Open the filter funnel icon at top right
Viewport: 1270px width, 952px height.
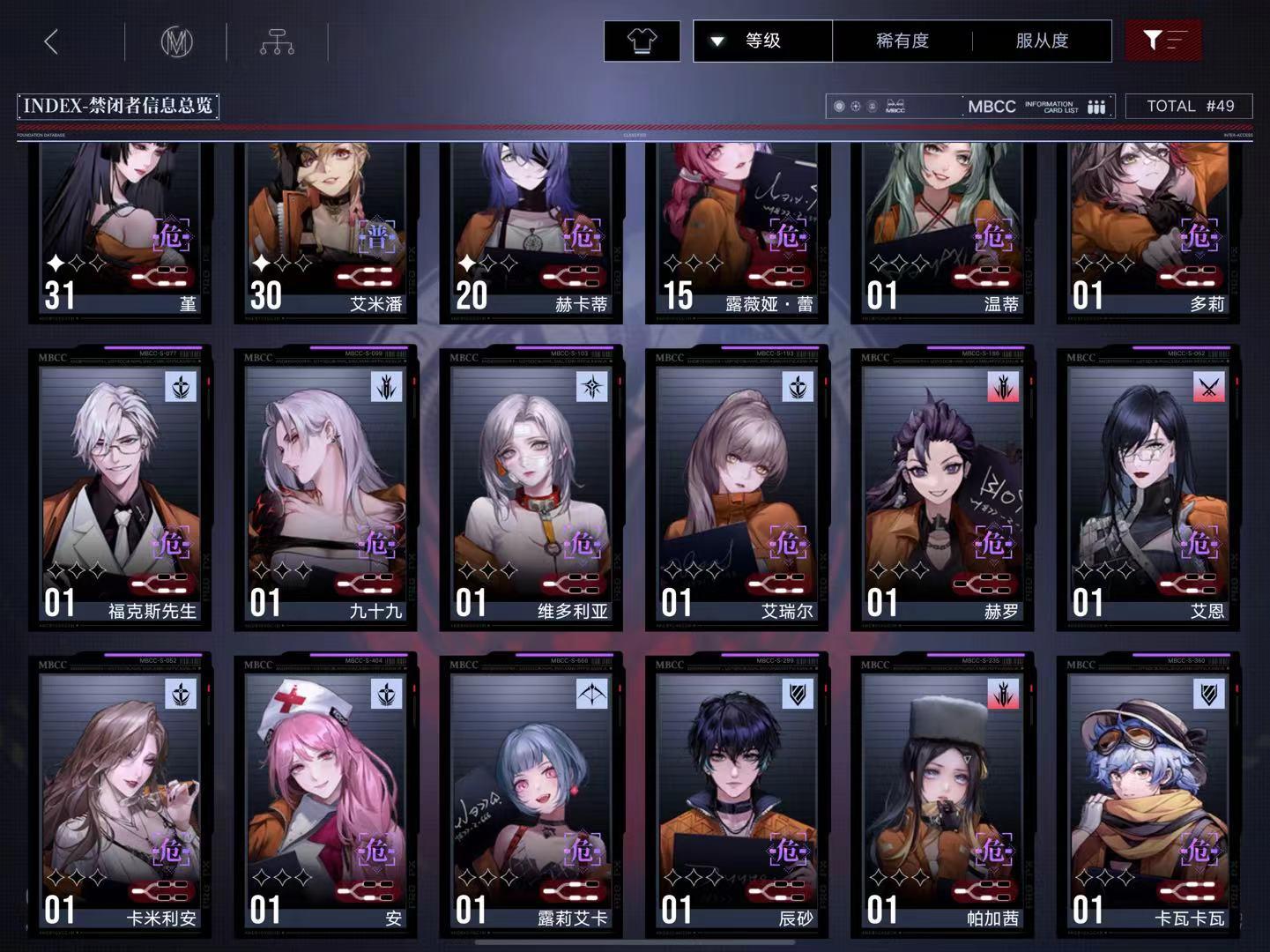[x=1163, y=40]
